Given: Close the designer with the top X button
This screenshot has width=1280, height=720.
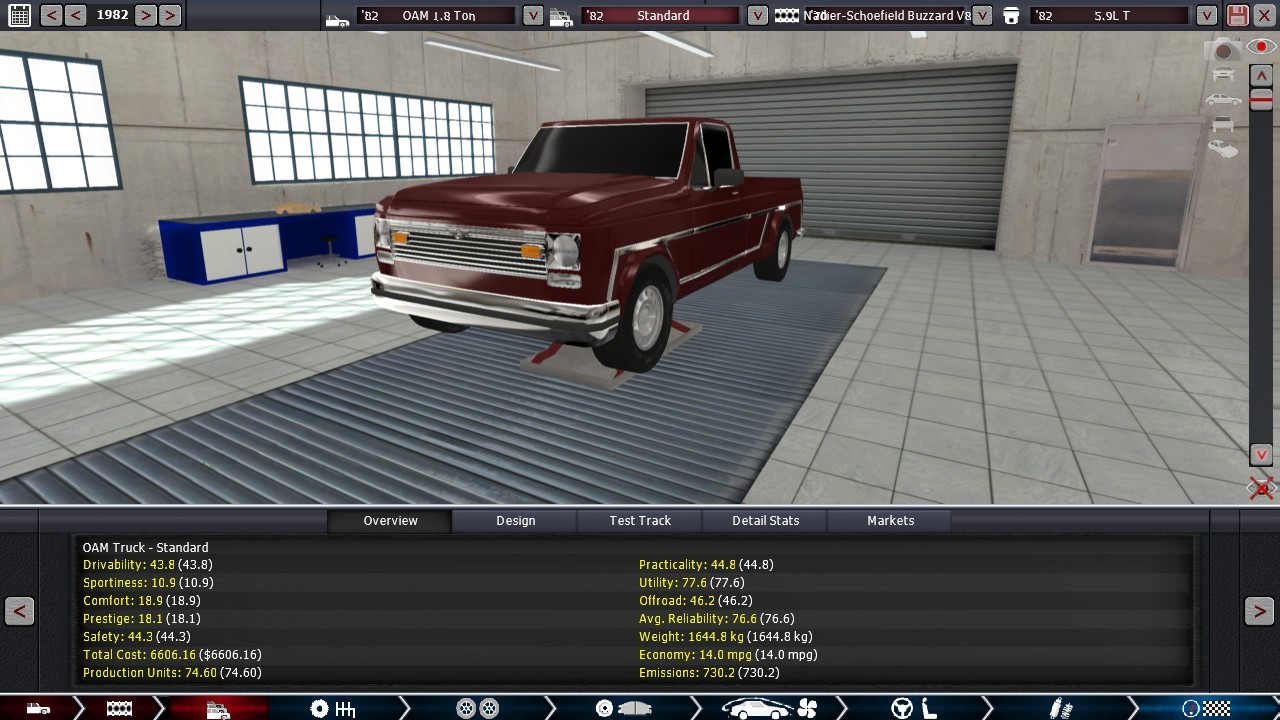Looking at the screenshot, I should coord(1265,15).
